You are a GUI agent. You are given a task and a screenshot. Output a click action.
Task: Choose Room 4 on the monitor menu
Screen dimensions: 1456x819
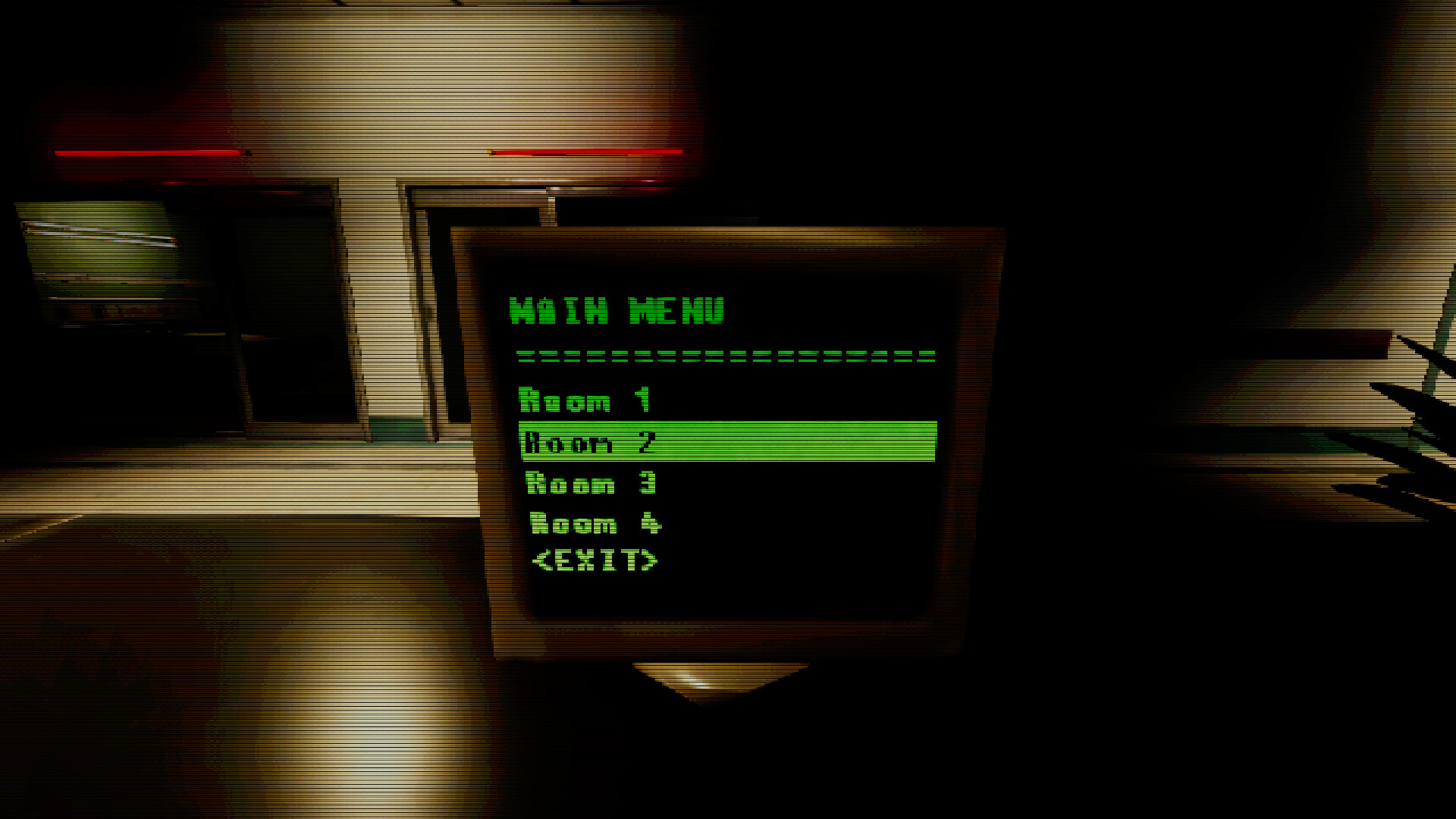(595, 523)
